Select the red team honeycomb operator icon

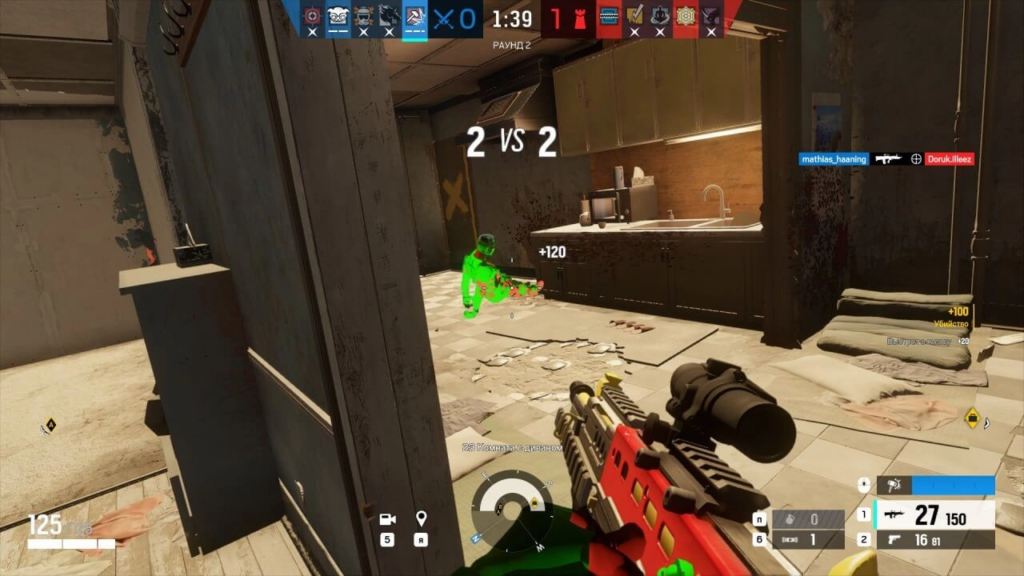coord(685,18)
